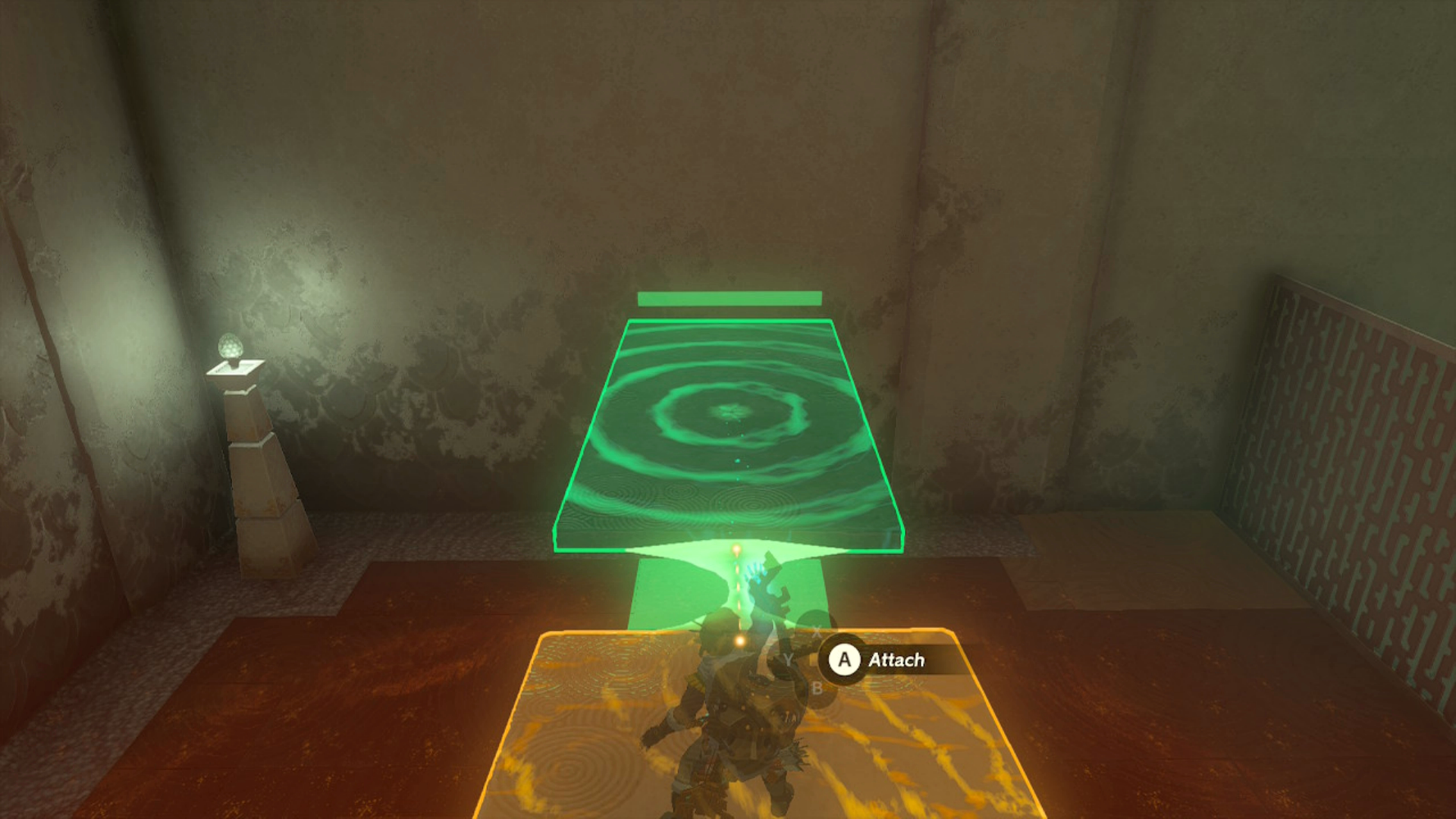Select the faint B button icon
1456x819 pixels.
[x=816, y=689]
